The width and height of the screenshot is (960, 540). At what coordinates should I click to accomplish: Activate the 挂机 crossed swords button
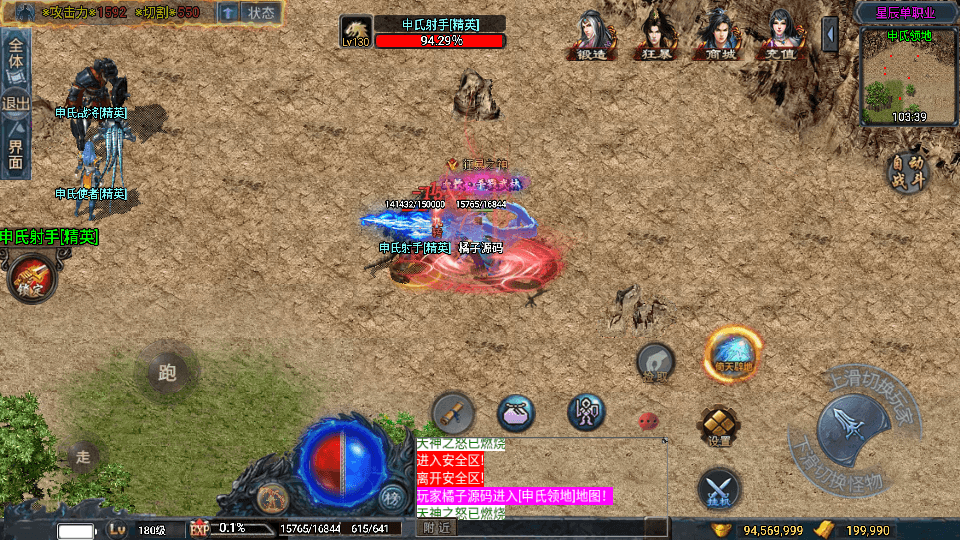point(719,487)
